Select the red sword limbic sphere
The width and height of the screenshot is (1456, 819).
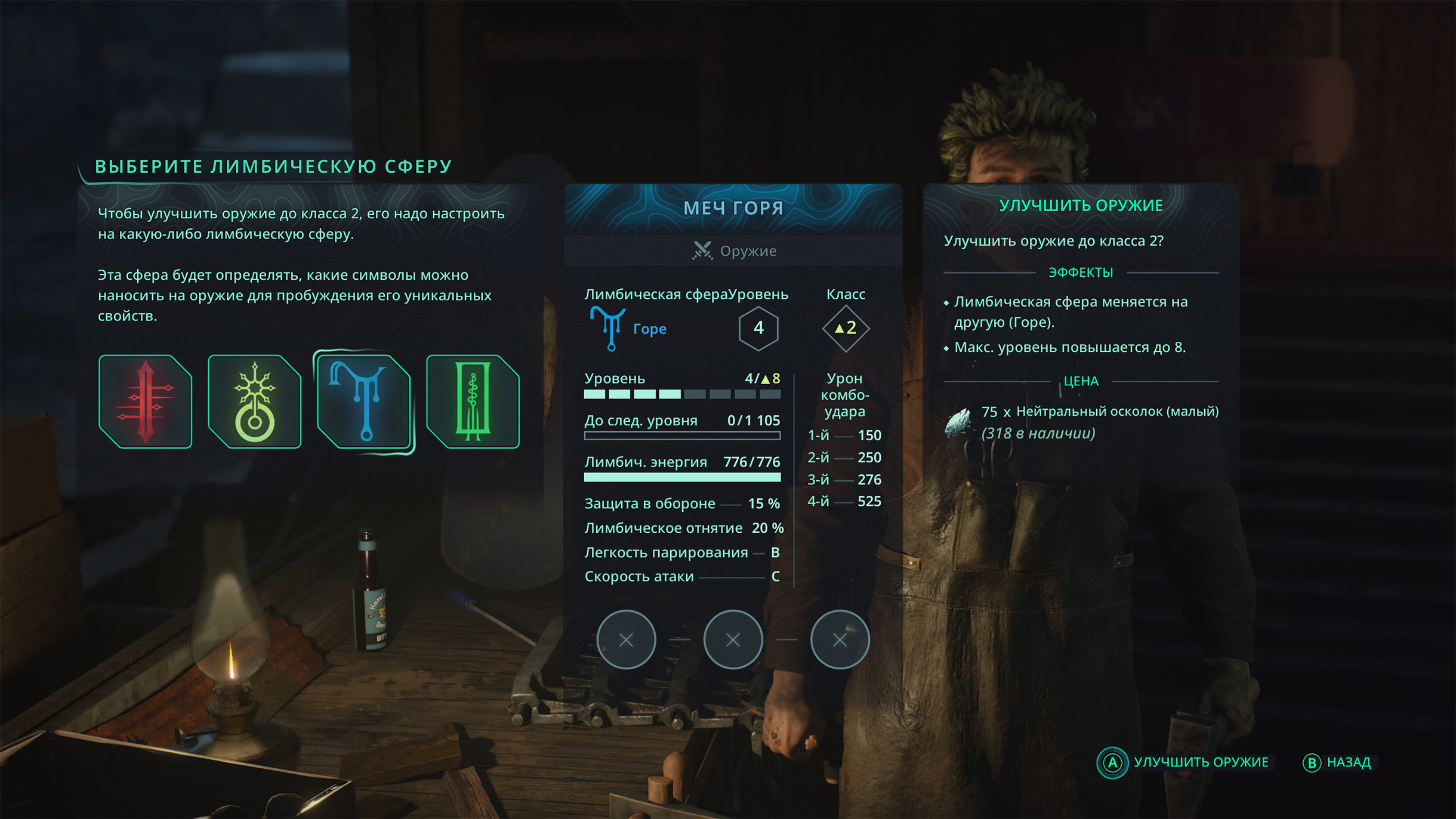click(x=145, y=401)
